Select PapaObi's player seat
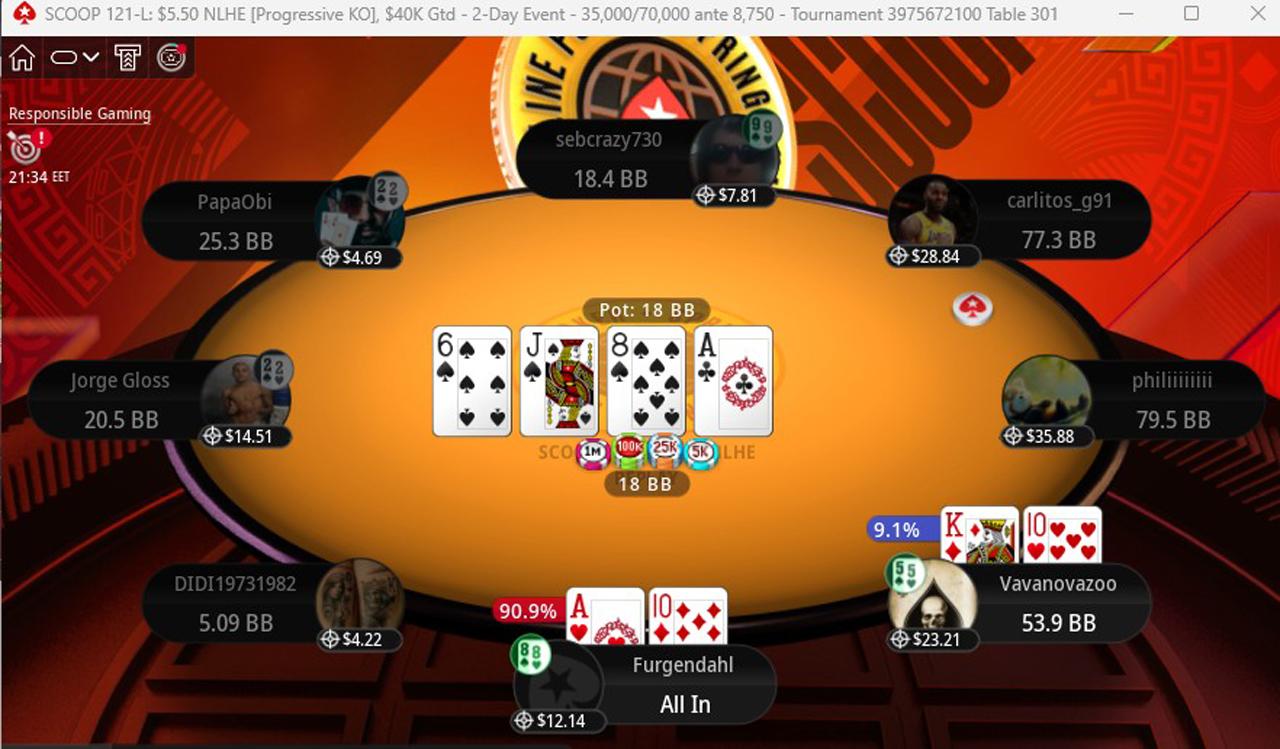Screen dimensions: 1280x749 [236, 221]
